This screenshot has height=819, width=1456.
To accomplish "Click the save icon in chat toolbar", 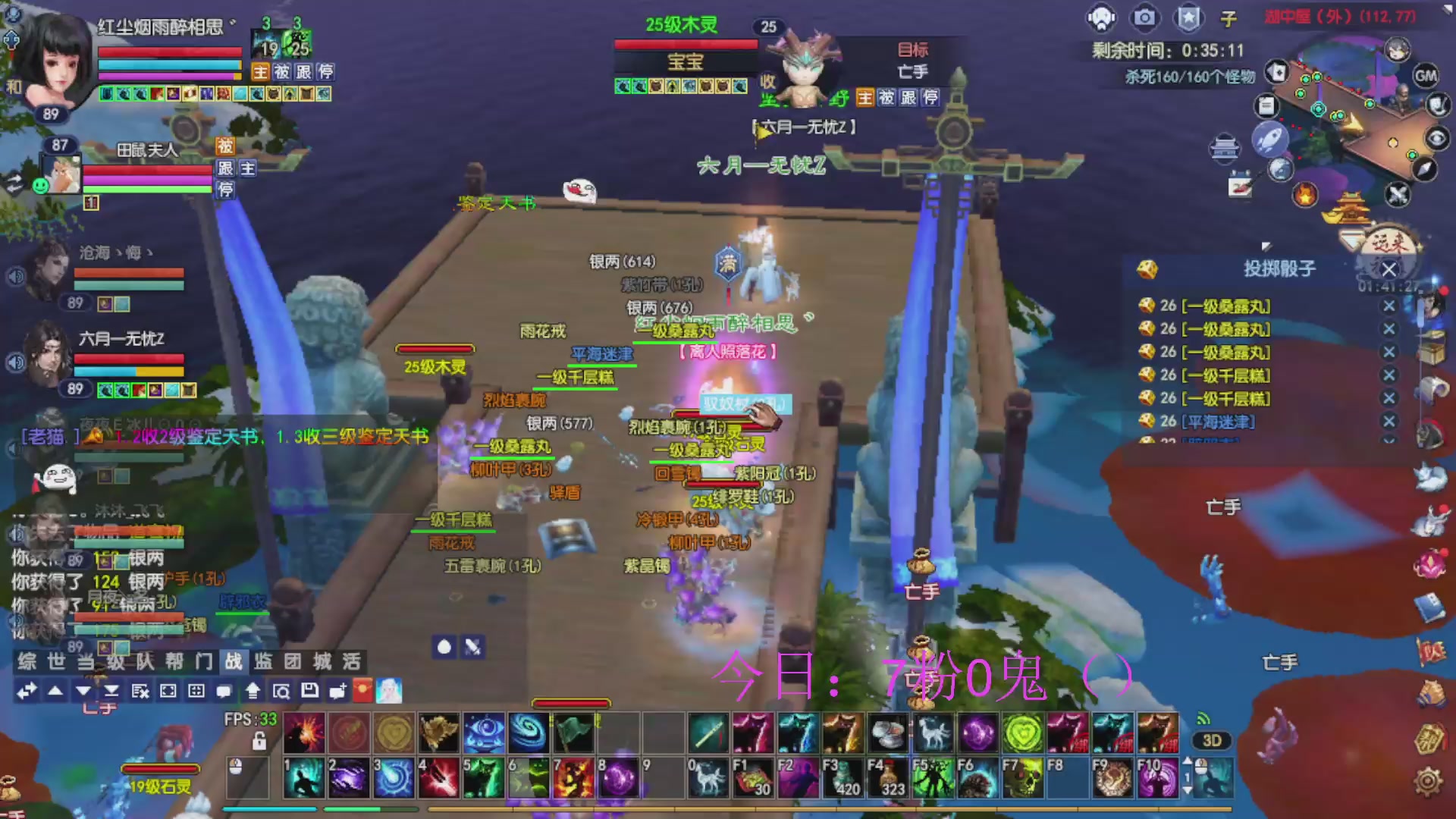I will click(x=309, y=690).
